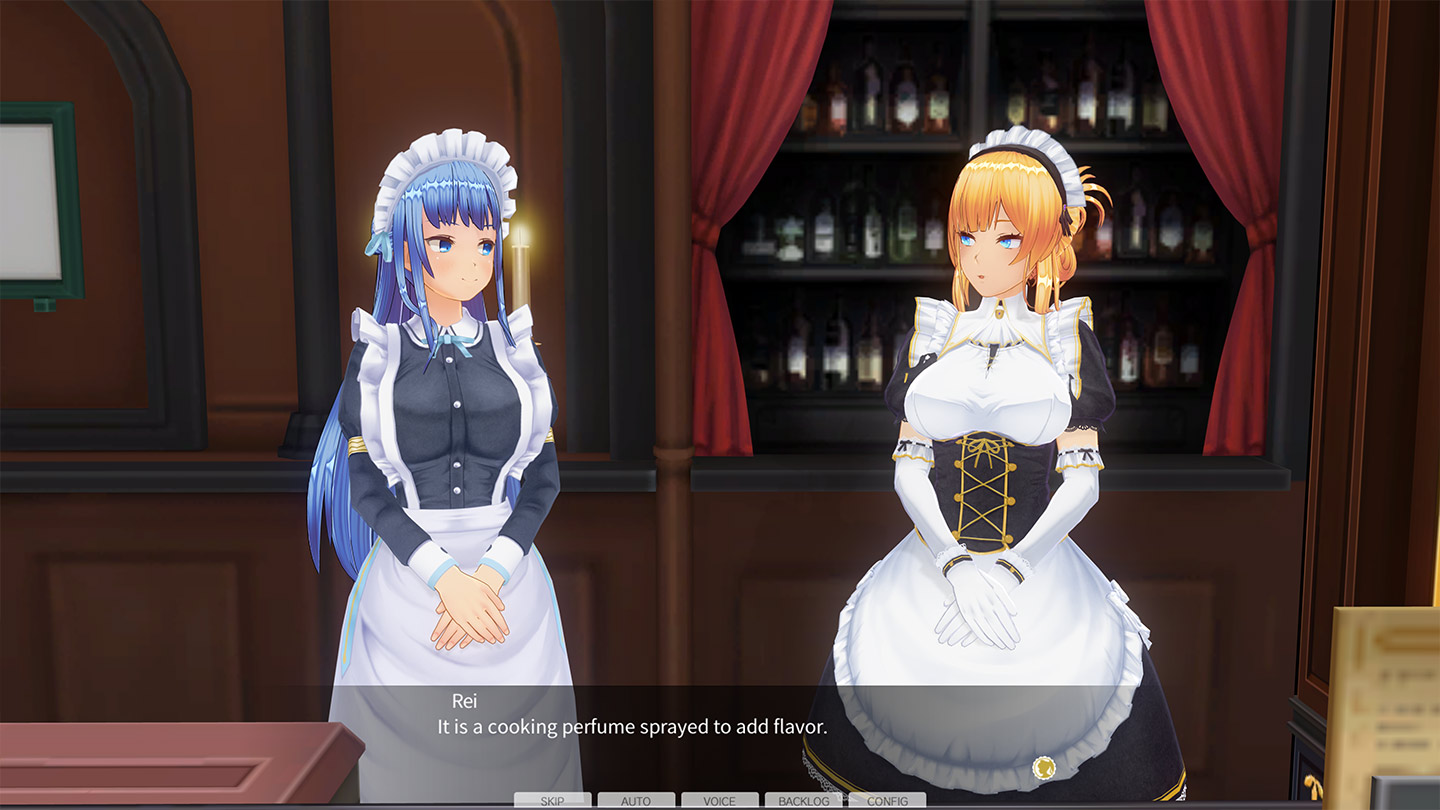
Task: Activate the SKIP button
Action: 552,801
